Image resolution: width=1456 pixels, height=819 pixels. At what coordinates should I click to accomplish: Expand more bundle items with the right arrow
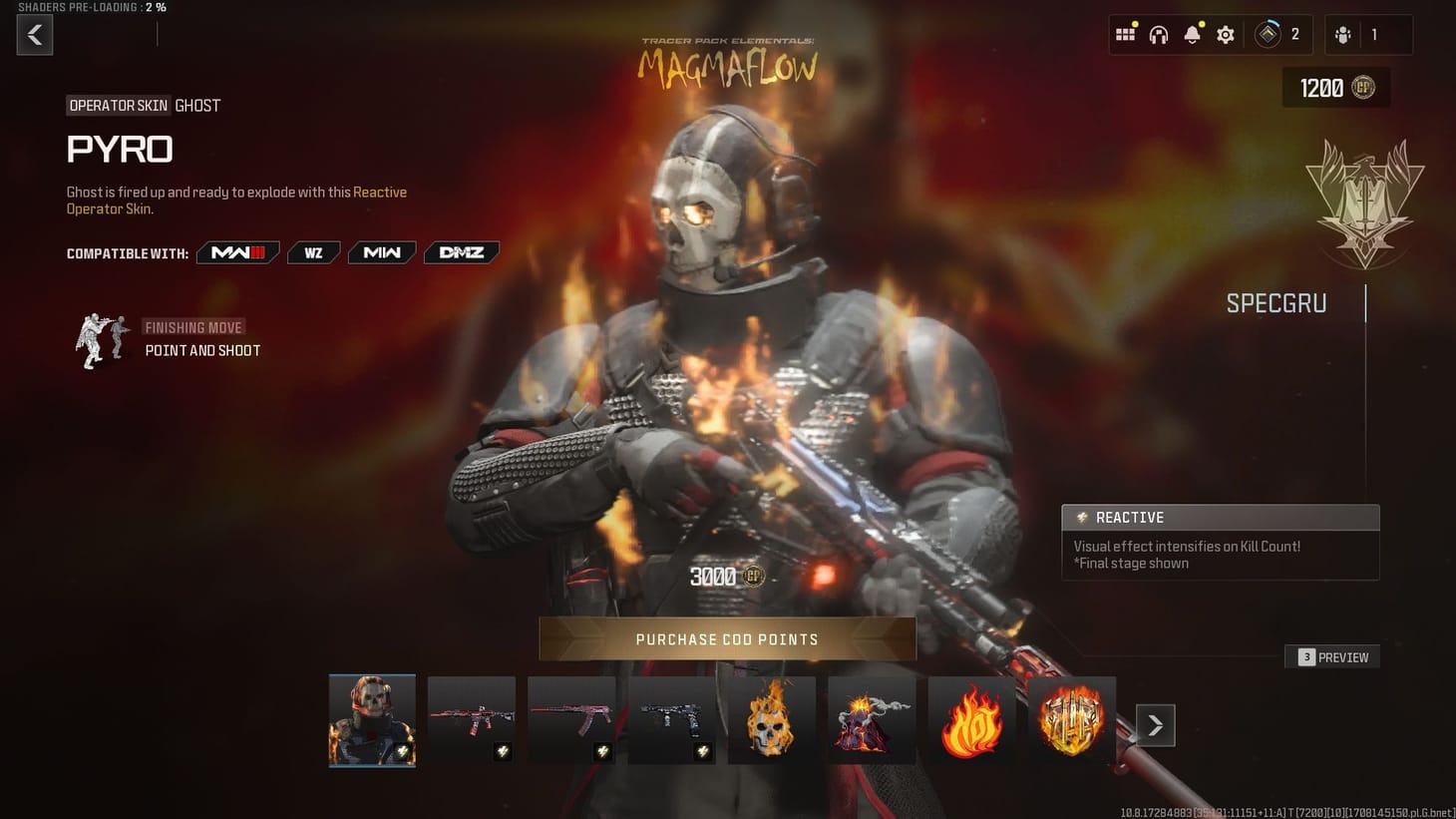(x=1155, y=725)
